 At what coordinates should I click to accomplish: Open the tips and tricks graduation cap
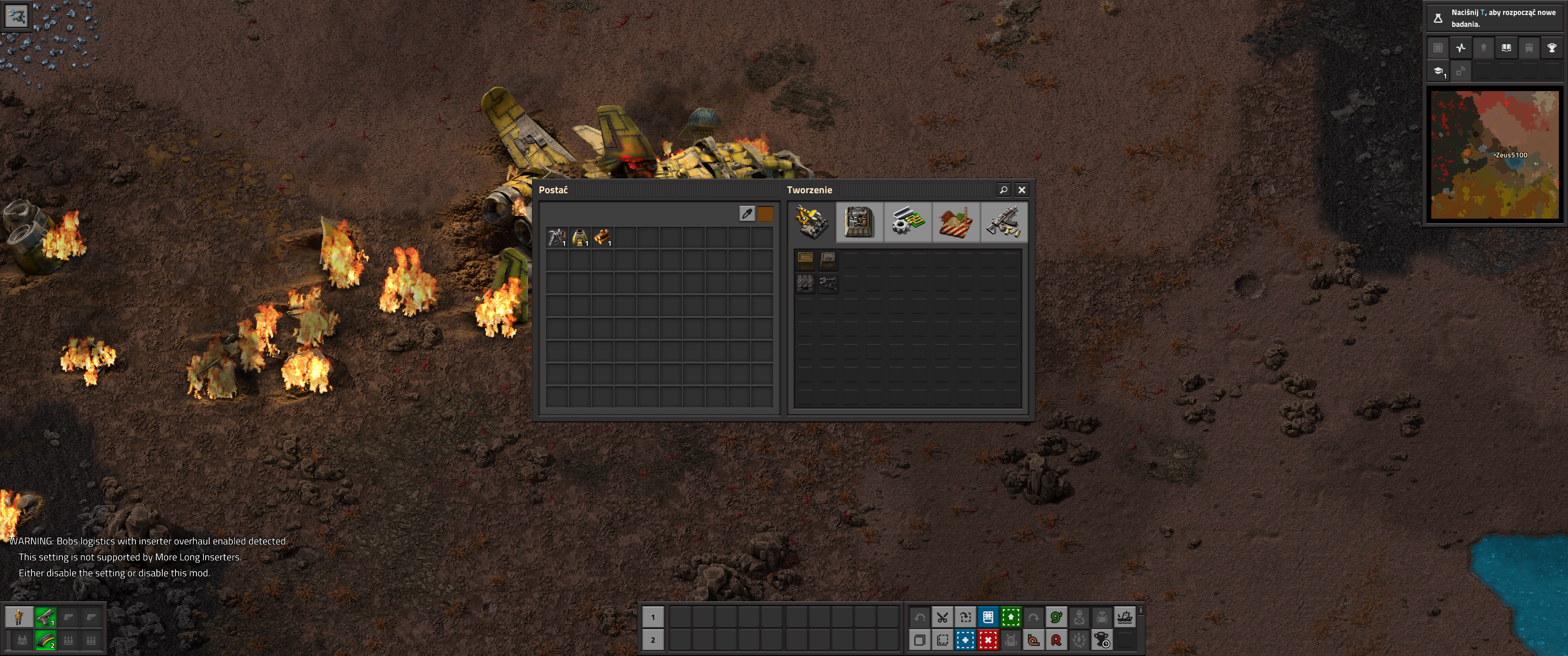1439,71
